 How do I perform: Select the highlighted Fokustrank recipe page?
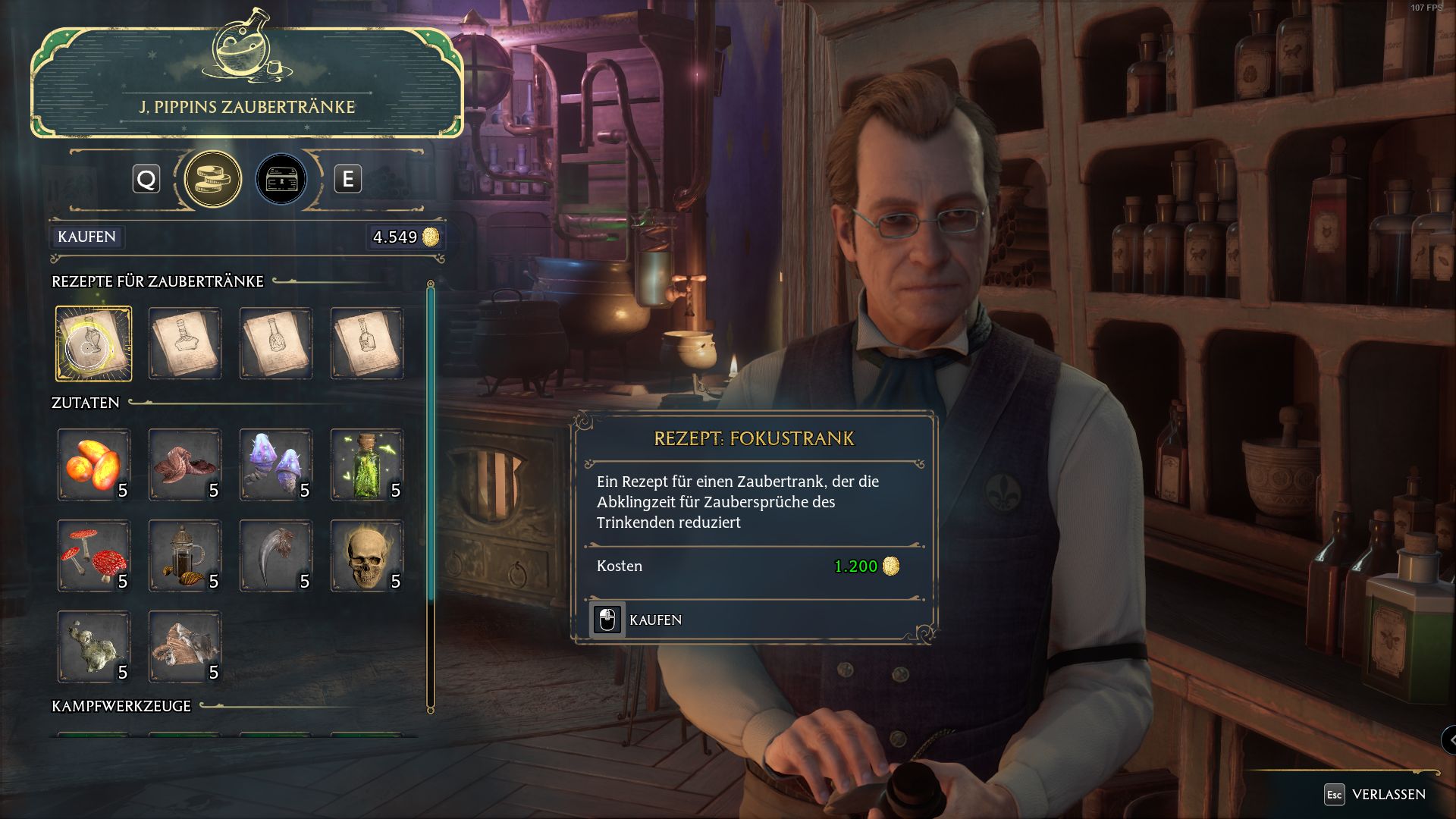(x=93, y=344)
